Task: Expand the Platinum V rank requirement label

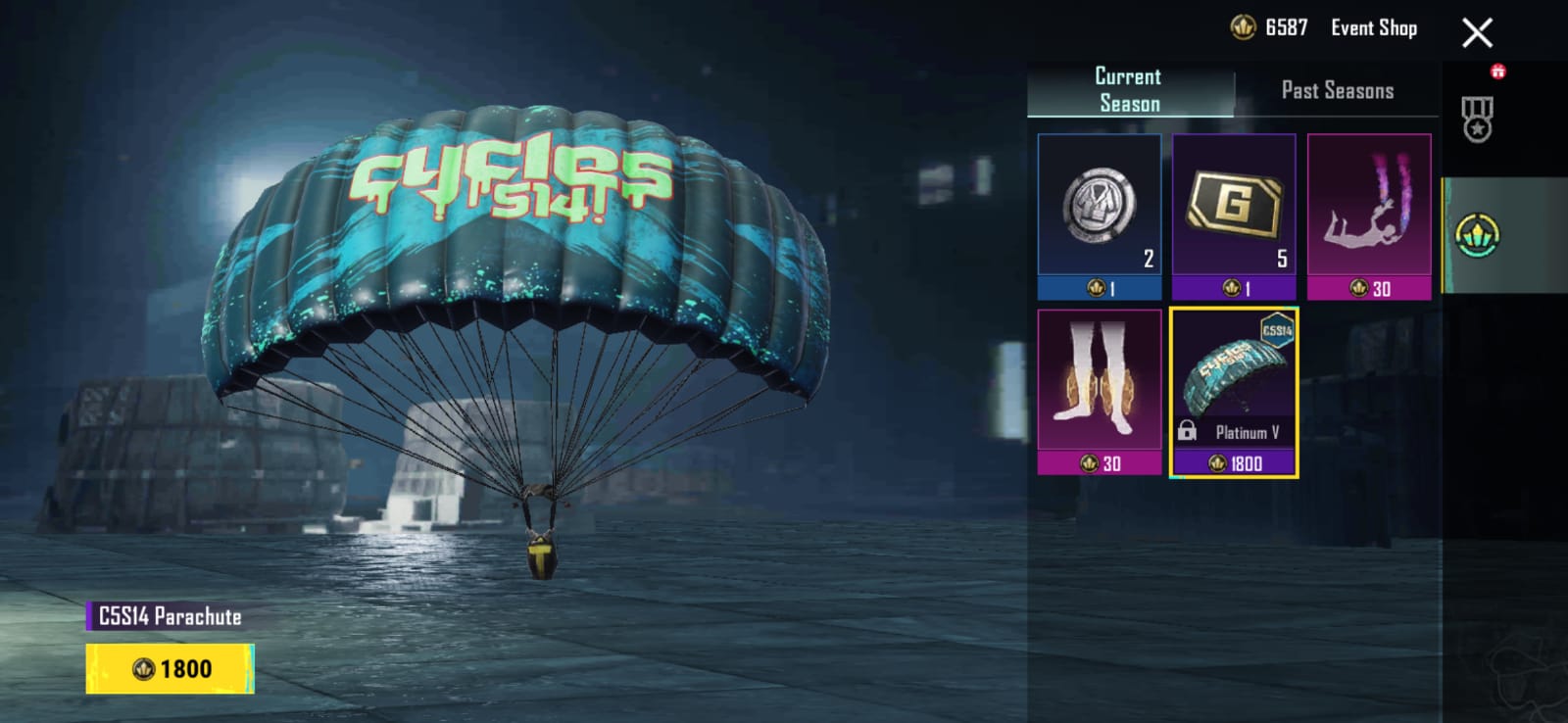Action: (1249, 431)
